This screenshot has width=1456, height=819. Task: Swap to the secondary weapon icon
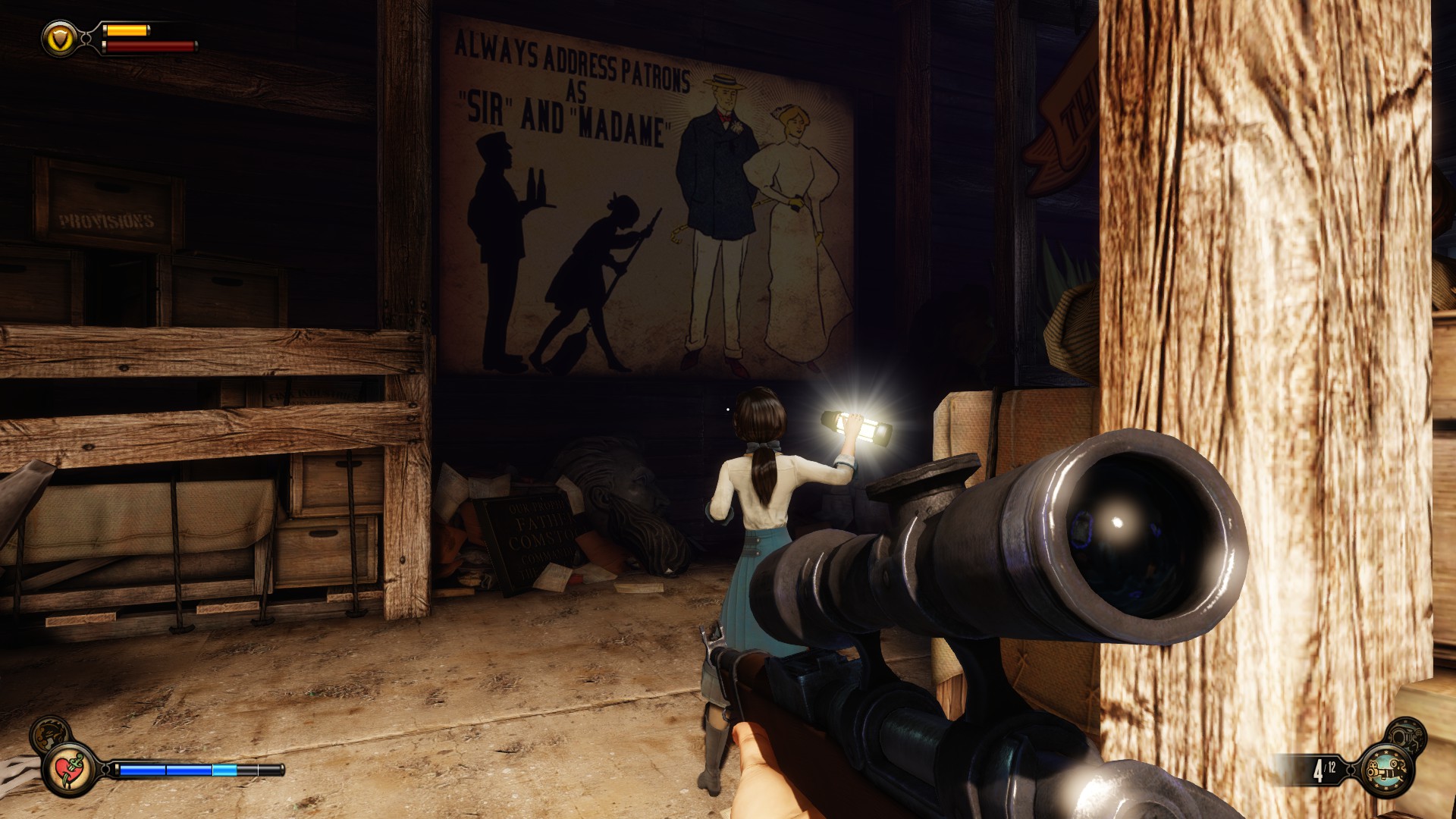pos(1405,736)
